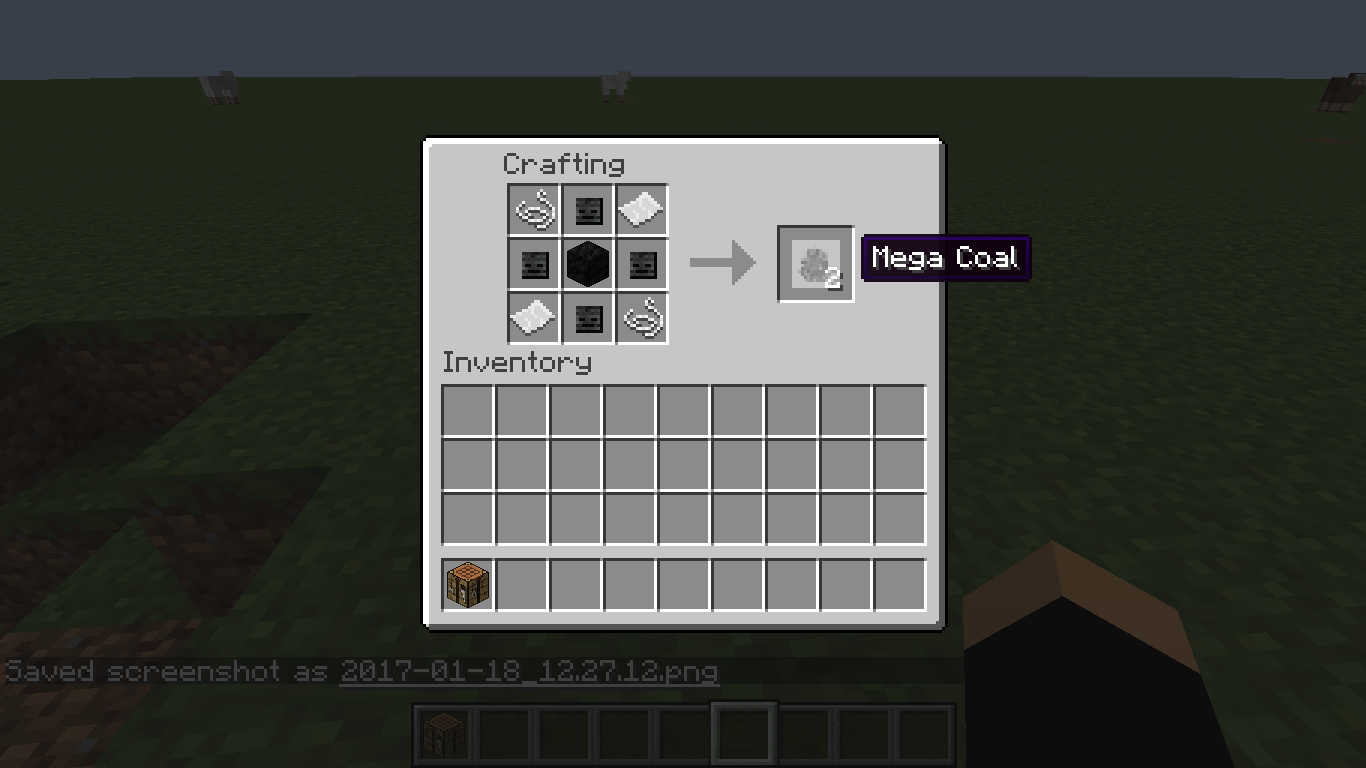Grab the coal block in the center slot
1366x768 pixels.
pos(587,263)
